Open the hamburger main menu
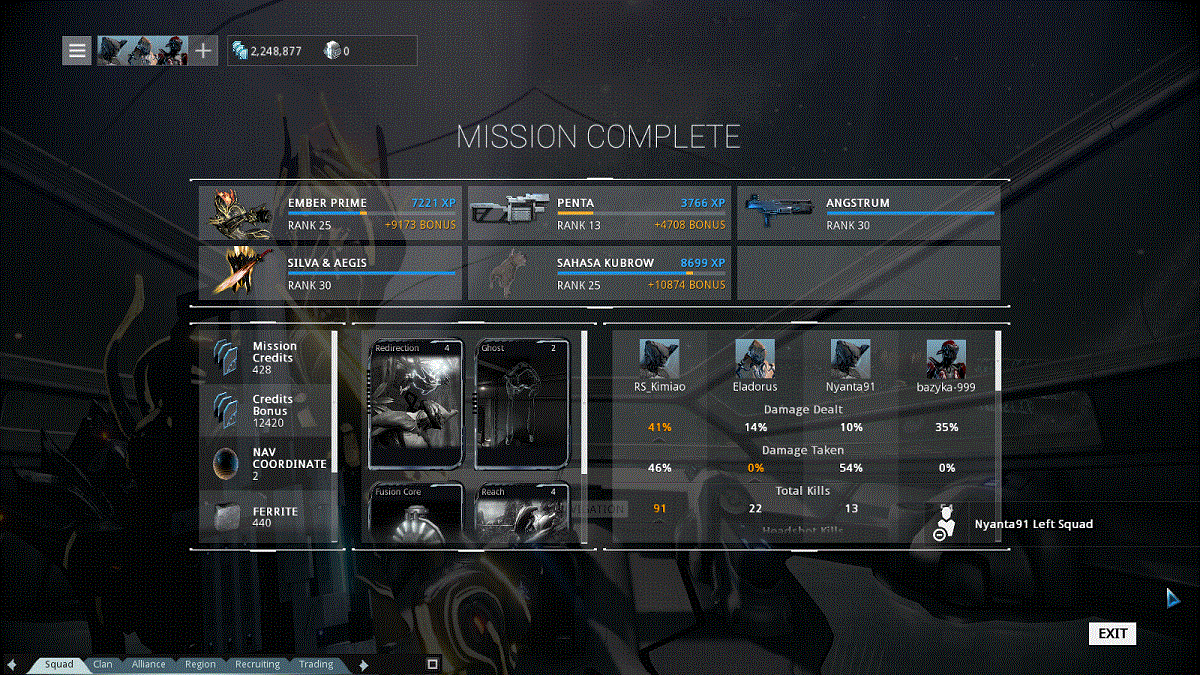Screen dimensions: 1200x675 point(77,50)
